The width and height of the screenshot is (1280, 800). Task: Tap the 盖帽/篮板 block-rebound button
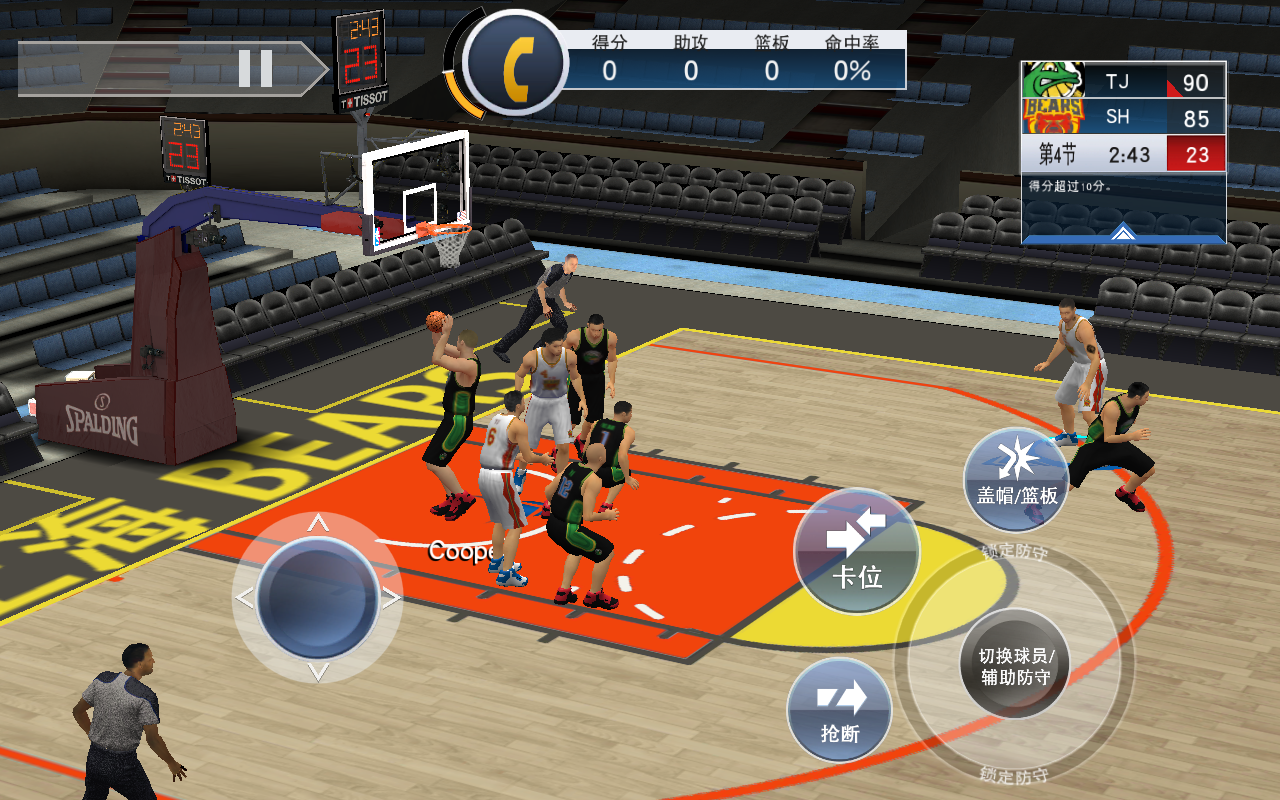[1016, 478]
